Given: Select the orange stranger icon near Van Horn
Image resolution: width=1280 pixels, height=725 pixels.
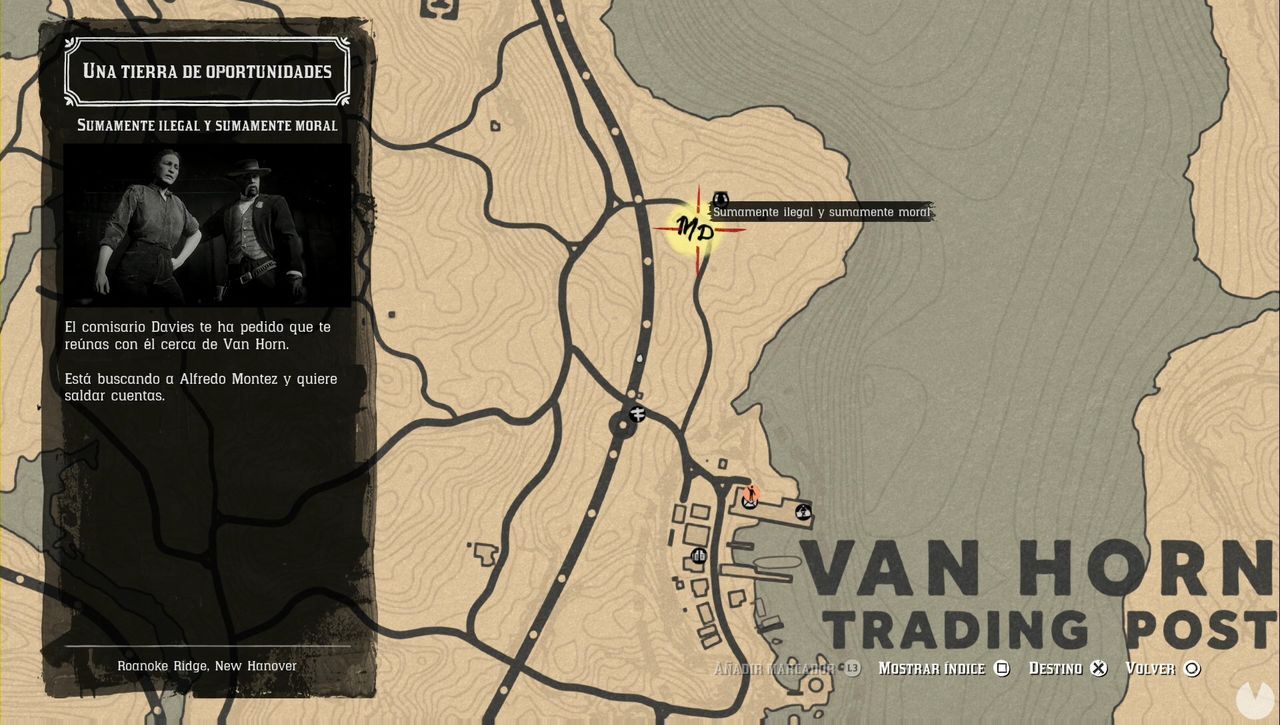Looking at the screenshot, I should tap(750, 495).
